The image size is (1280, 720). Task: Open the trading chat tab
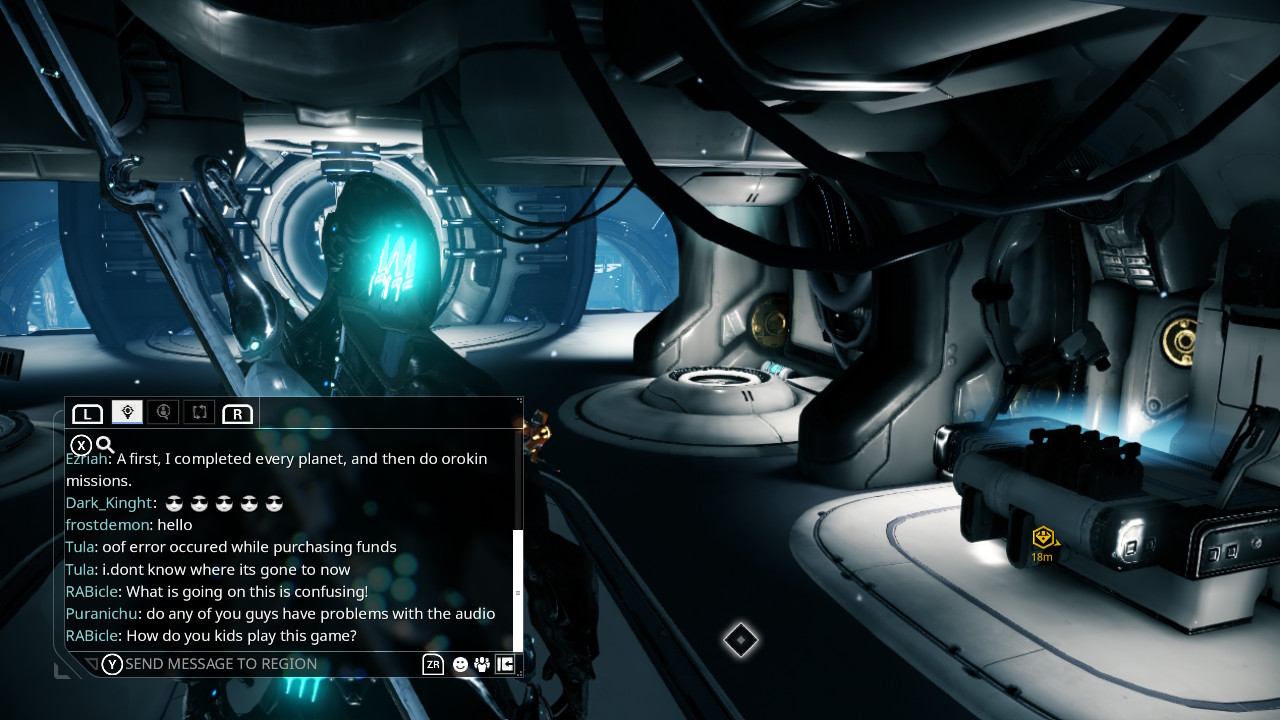pyautogui.click(x=199, y=412)
